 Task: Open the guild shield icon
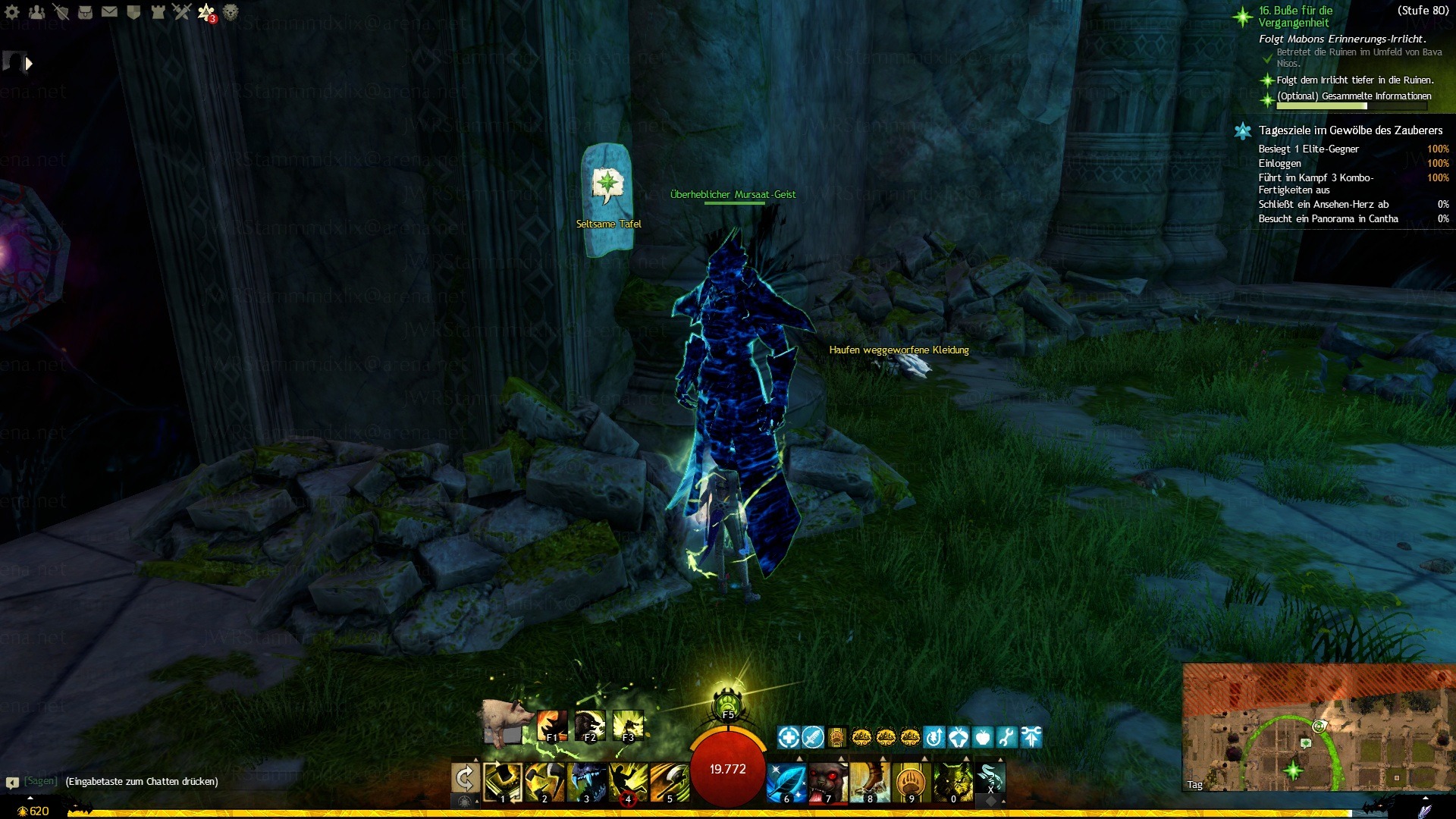(x=133, y=12)
